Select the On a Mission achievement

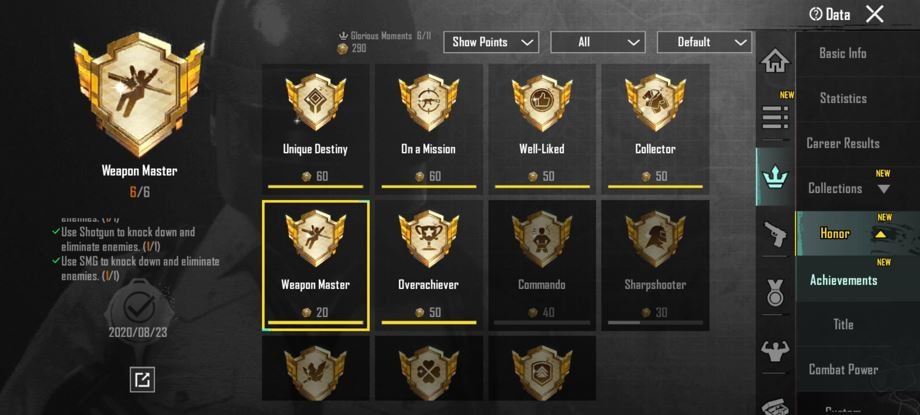click(428, 127)
